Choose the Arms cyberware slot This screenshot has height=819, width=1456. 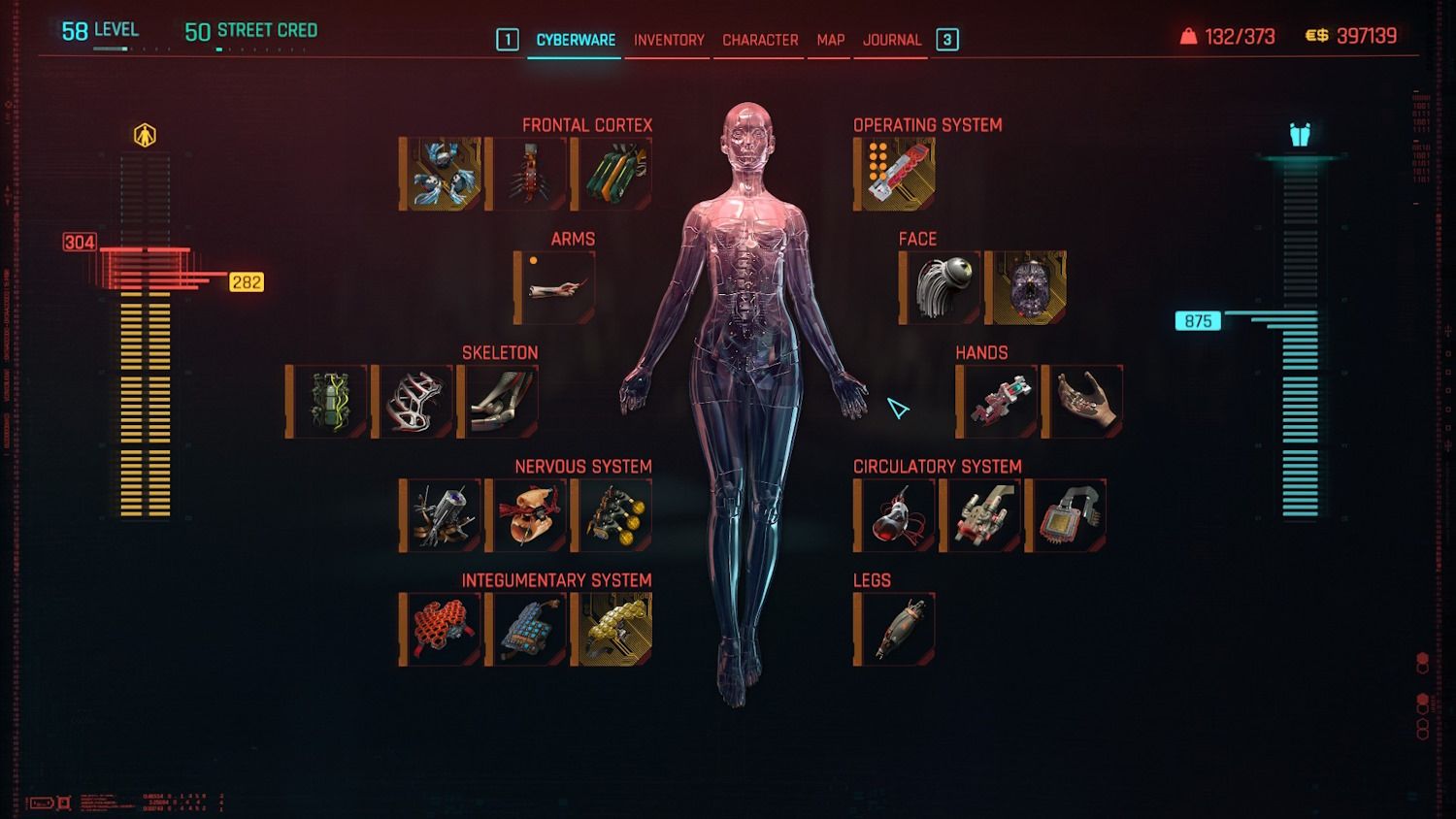(x=555, y=287)
